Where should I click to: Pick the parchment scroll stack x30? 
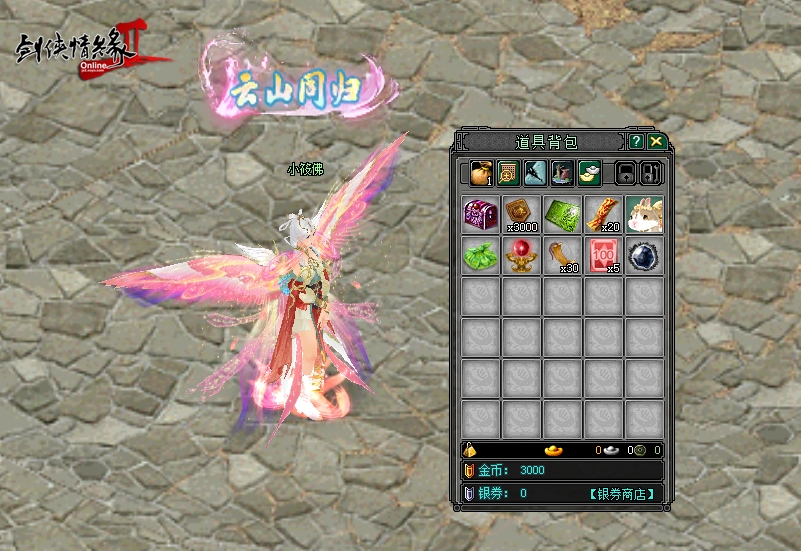(x=562, y=256)
